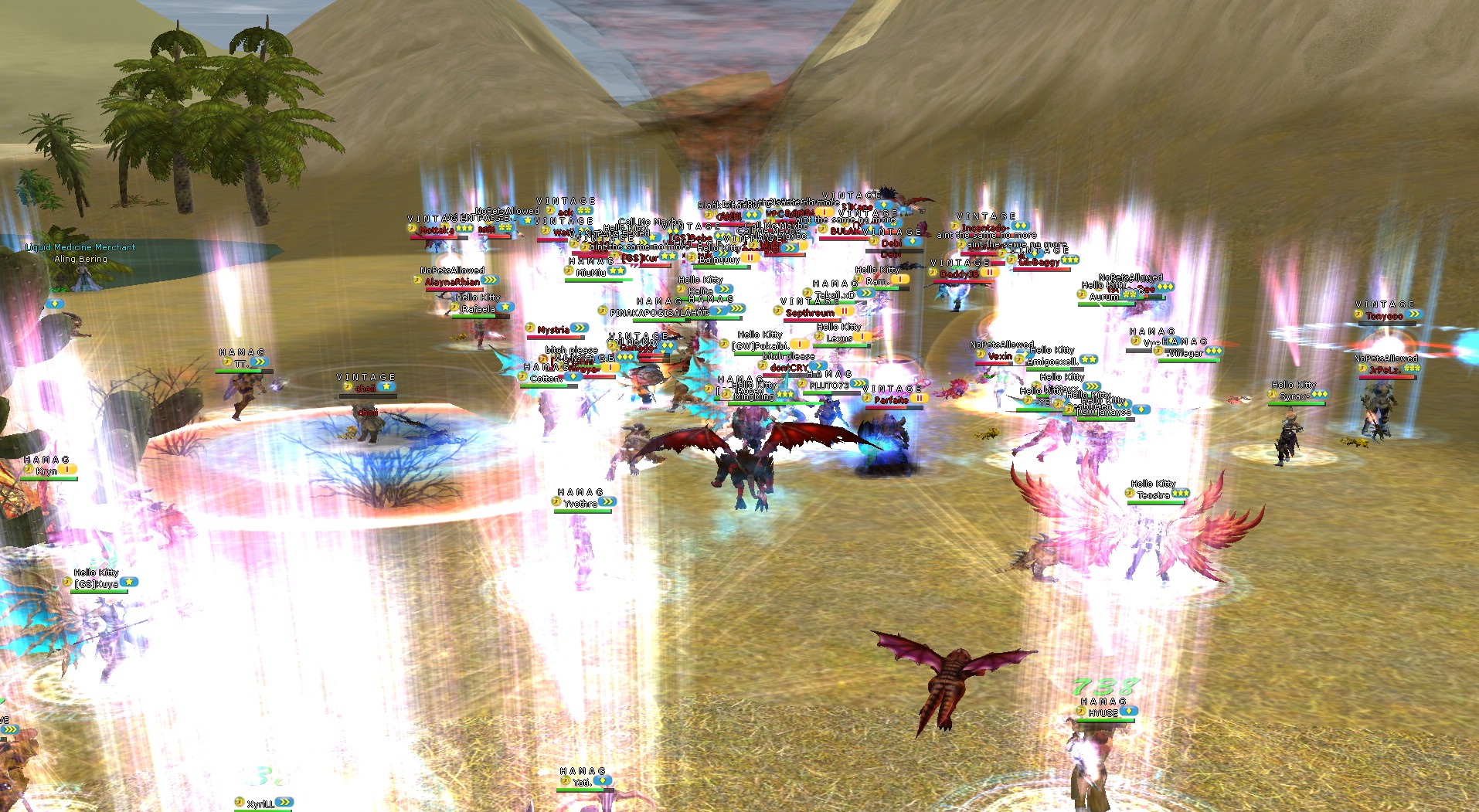Select player Teostra by clicking their name
This screenshot has width=1479, height=812.
1155,495
